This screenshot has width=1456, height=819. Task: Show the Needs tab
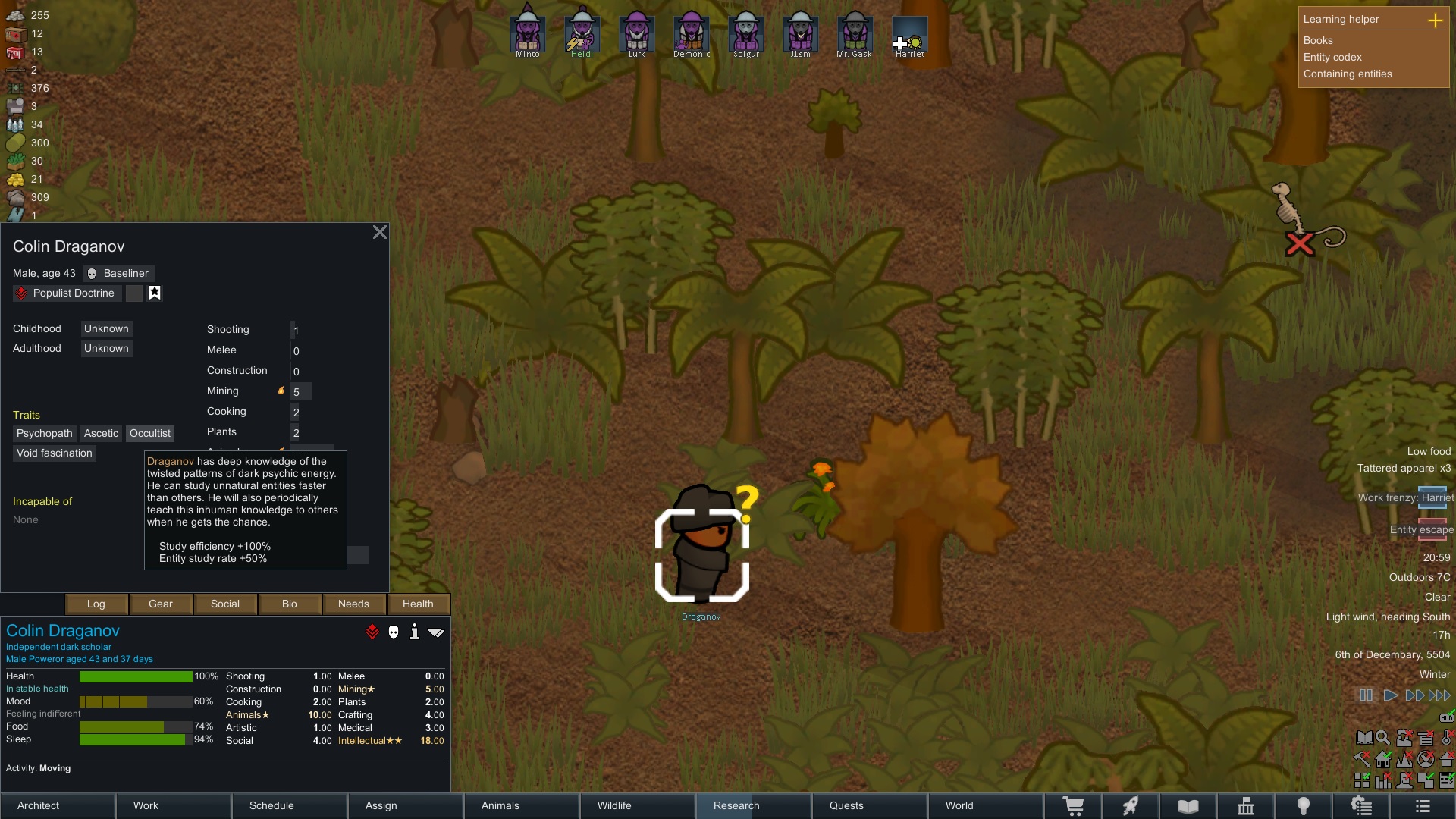[353, 604]
